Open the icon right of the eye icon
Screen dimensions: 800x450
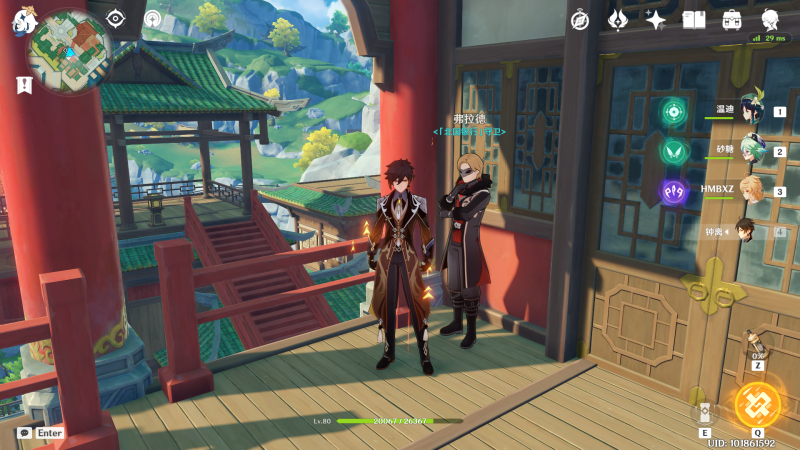[x=152, y=19]
